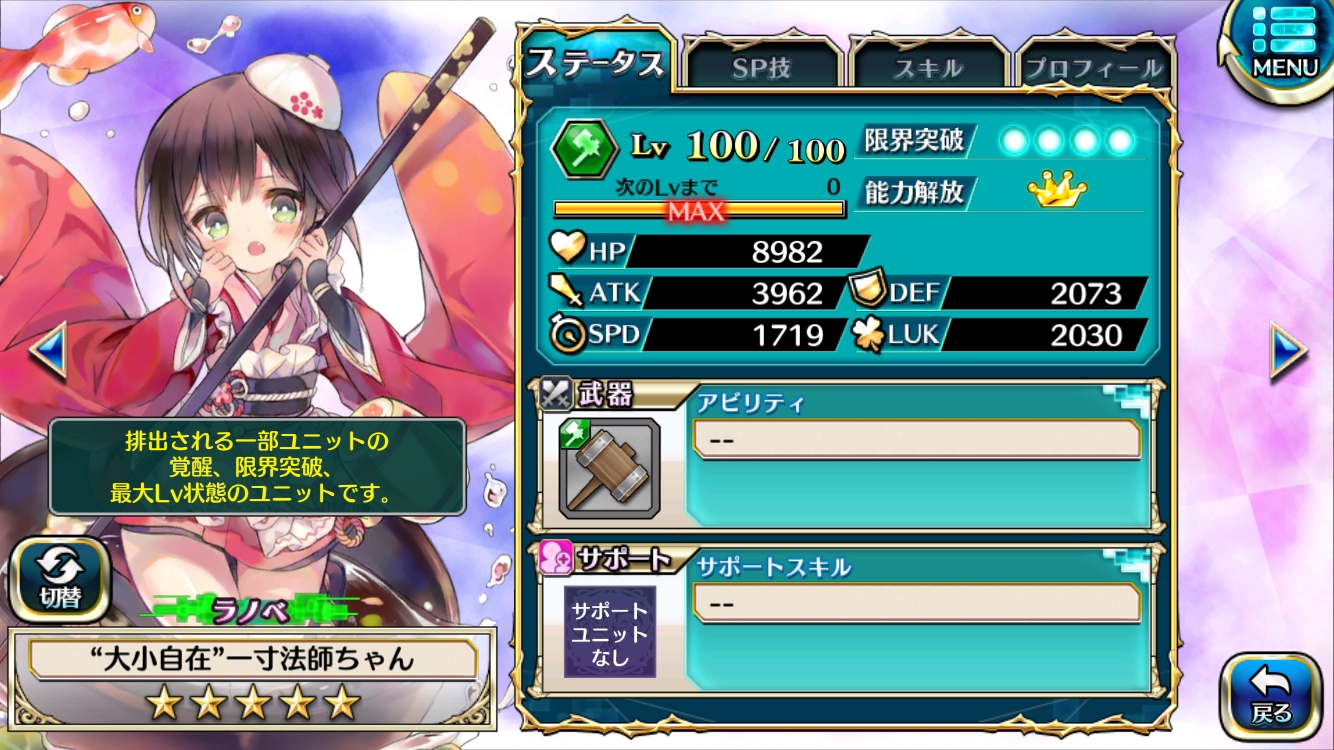
Task: Show the previous unit with left arrow
Action: tap(46, 350)
